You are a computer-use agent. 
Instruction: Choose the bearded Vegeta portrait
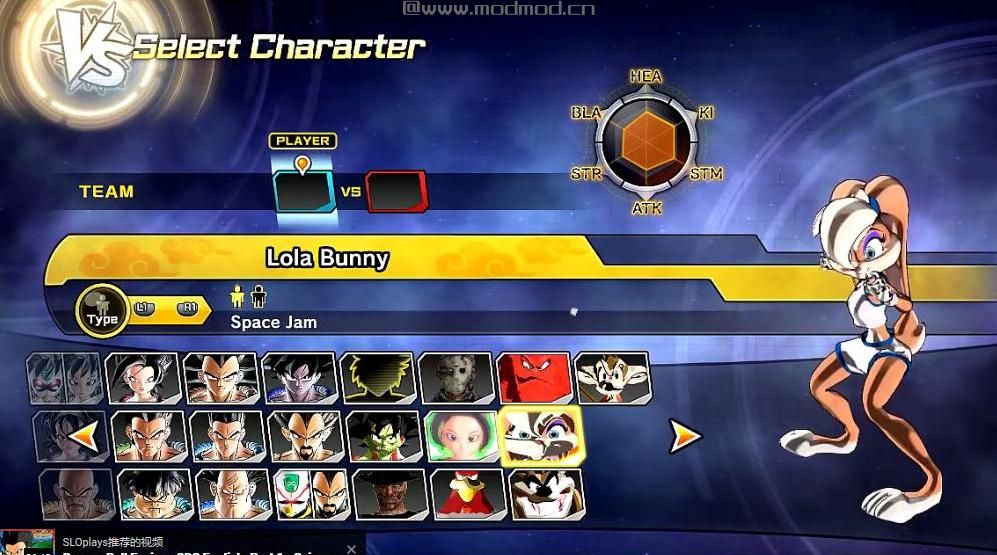pyautogui.click(x=305, y=436)
